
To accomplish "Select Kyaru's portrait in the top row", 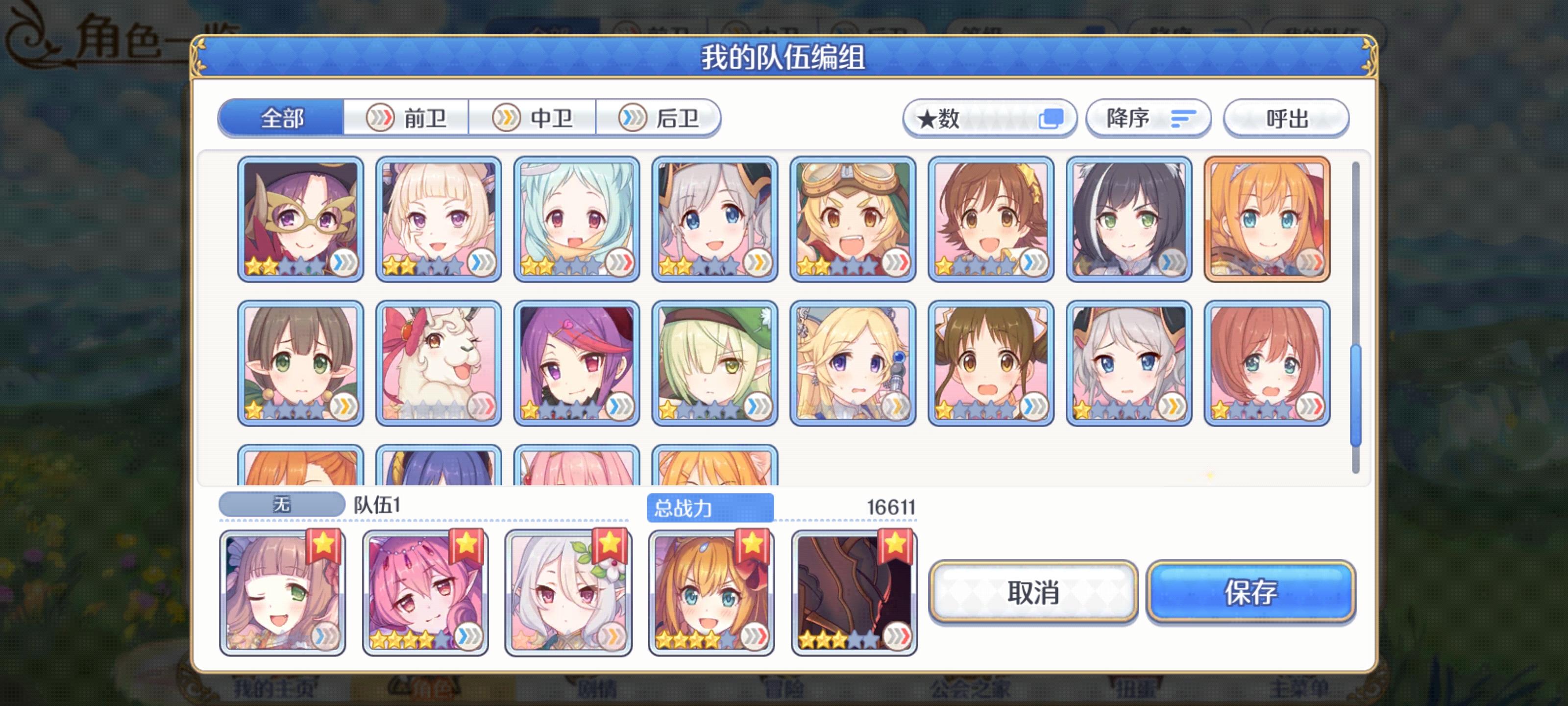I will [1129, 219].
